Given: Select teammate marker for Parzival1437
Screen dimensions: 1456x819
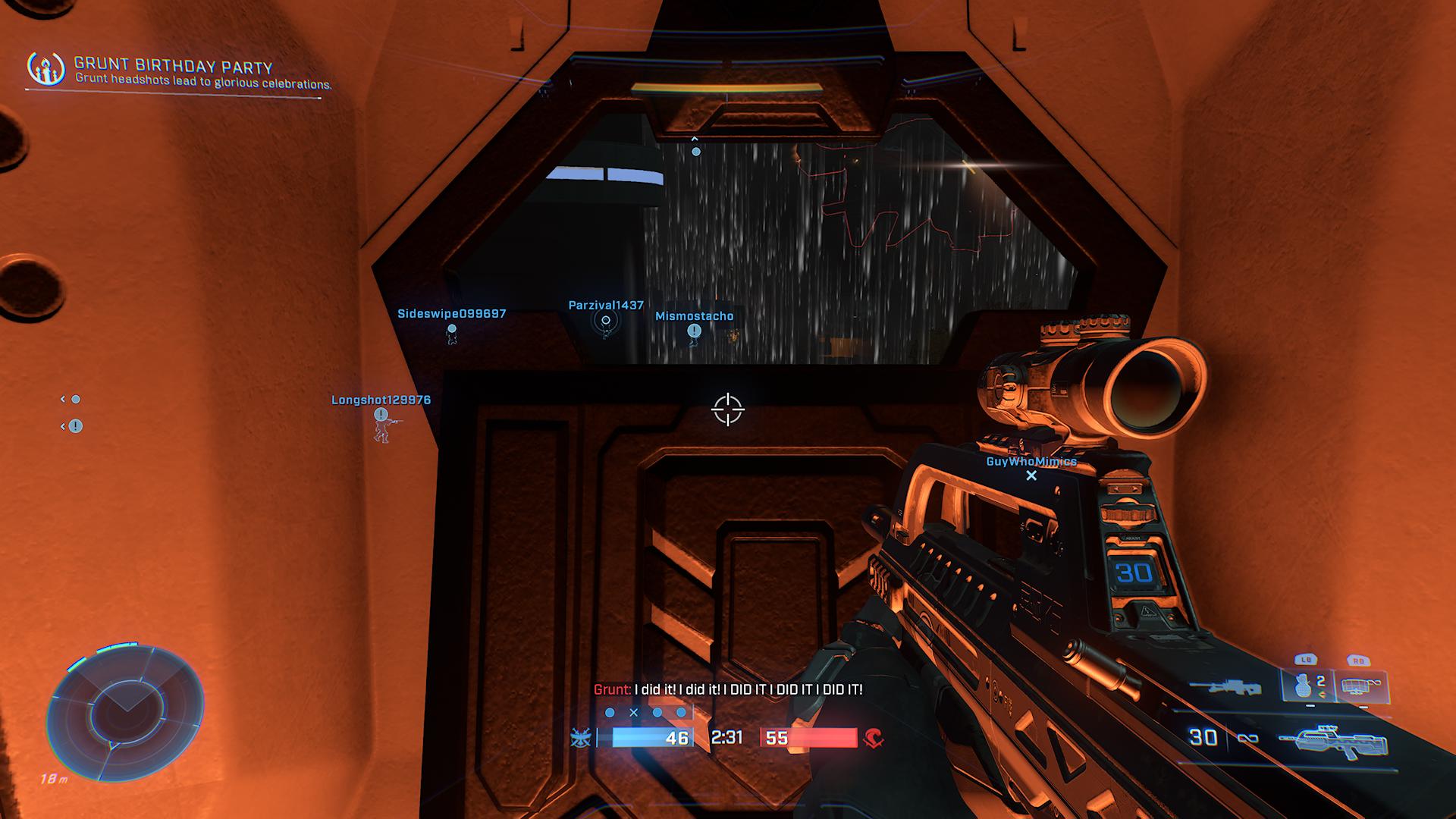Looking at the screenshot, I should (x=606, y=320).
